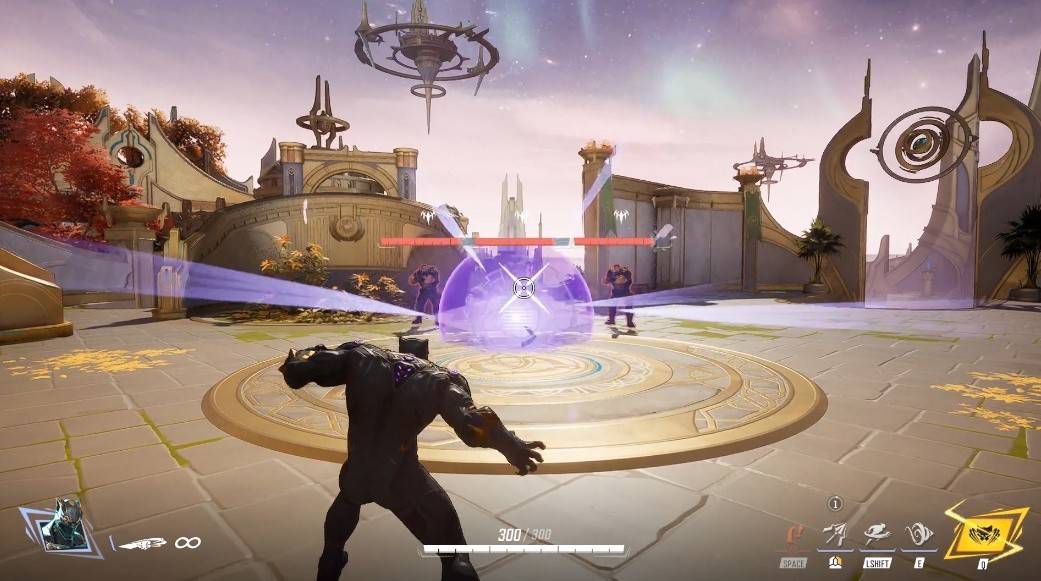The height and width of the screenshot is (581, 1041).
Task: Trigger the leaping figure dash ability
Action: pos(877,535)
